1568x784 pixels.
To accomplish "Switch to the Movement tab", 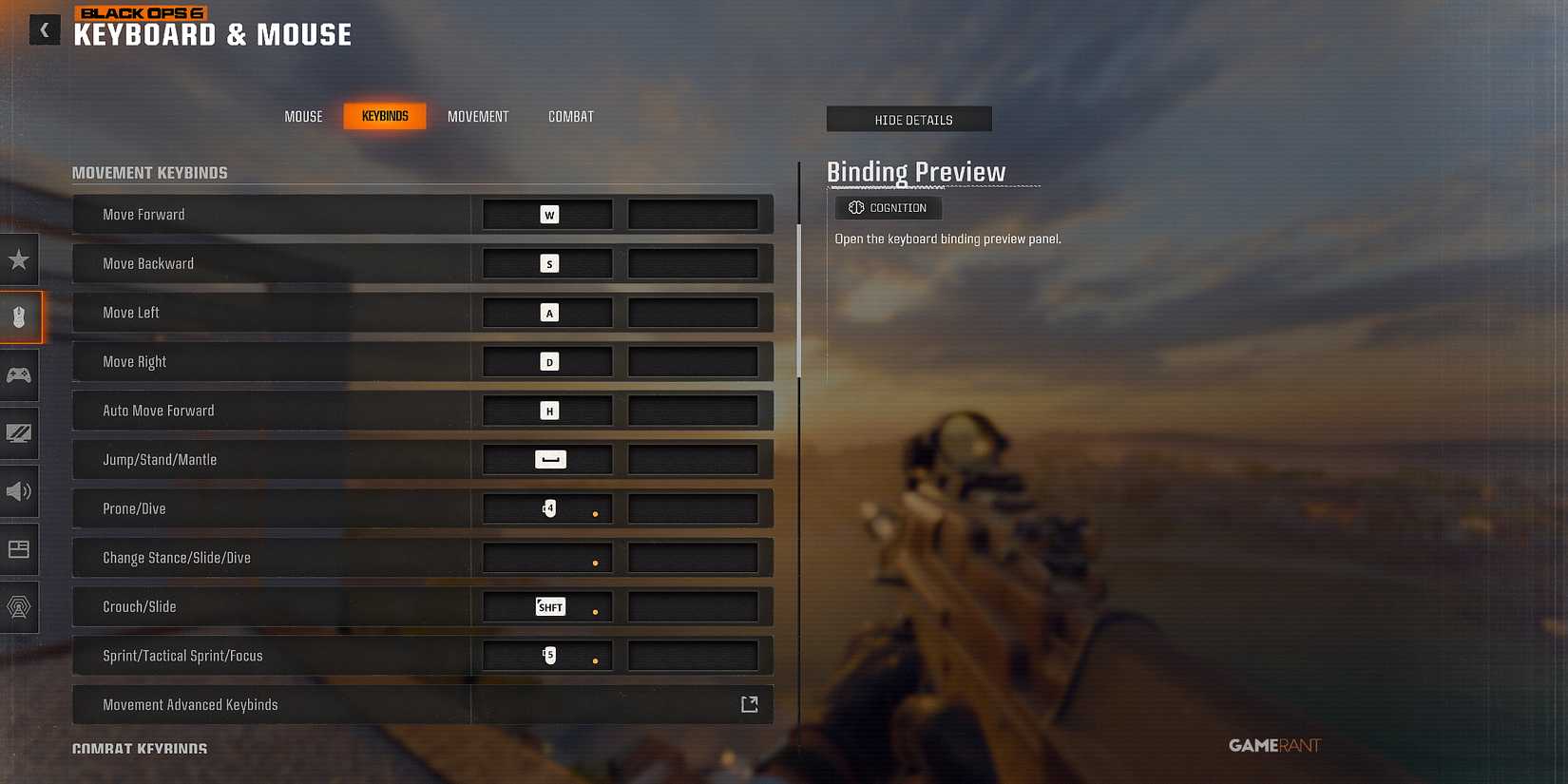I will [x=478, y=116].
